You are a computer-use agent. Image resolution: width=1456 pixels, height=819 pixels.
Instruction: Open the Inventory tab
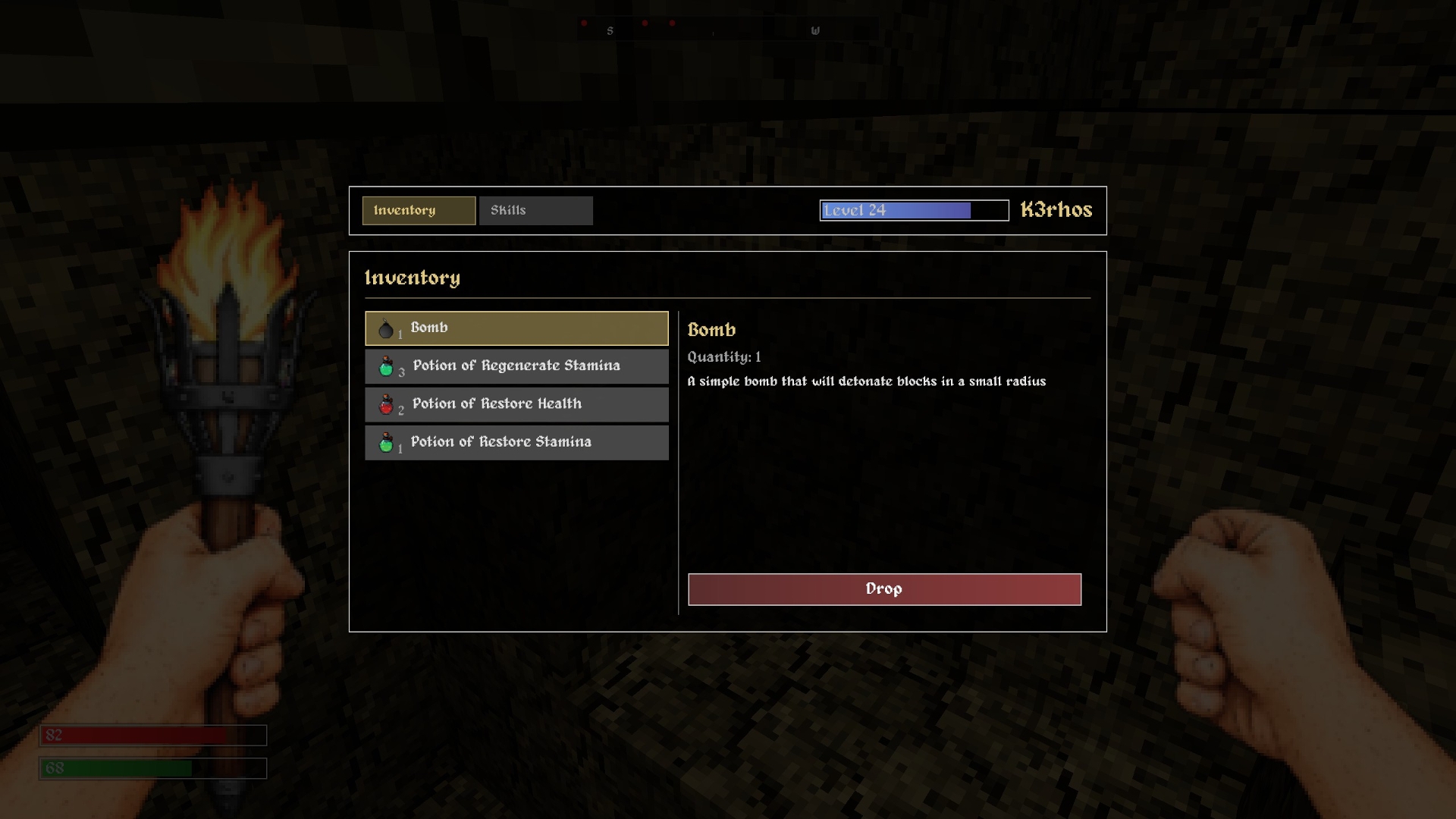419,211
